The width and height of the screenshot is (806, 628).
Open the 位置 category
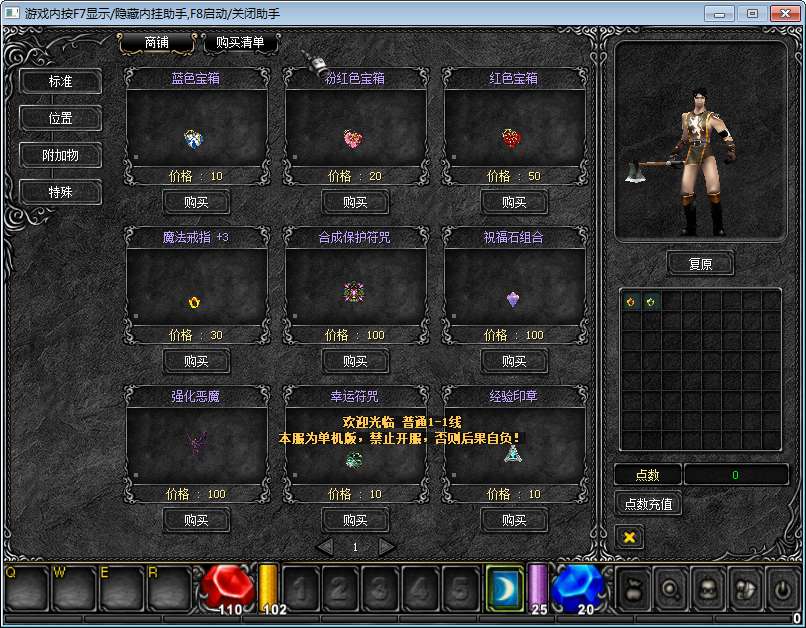(61, 118)
